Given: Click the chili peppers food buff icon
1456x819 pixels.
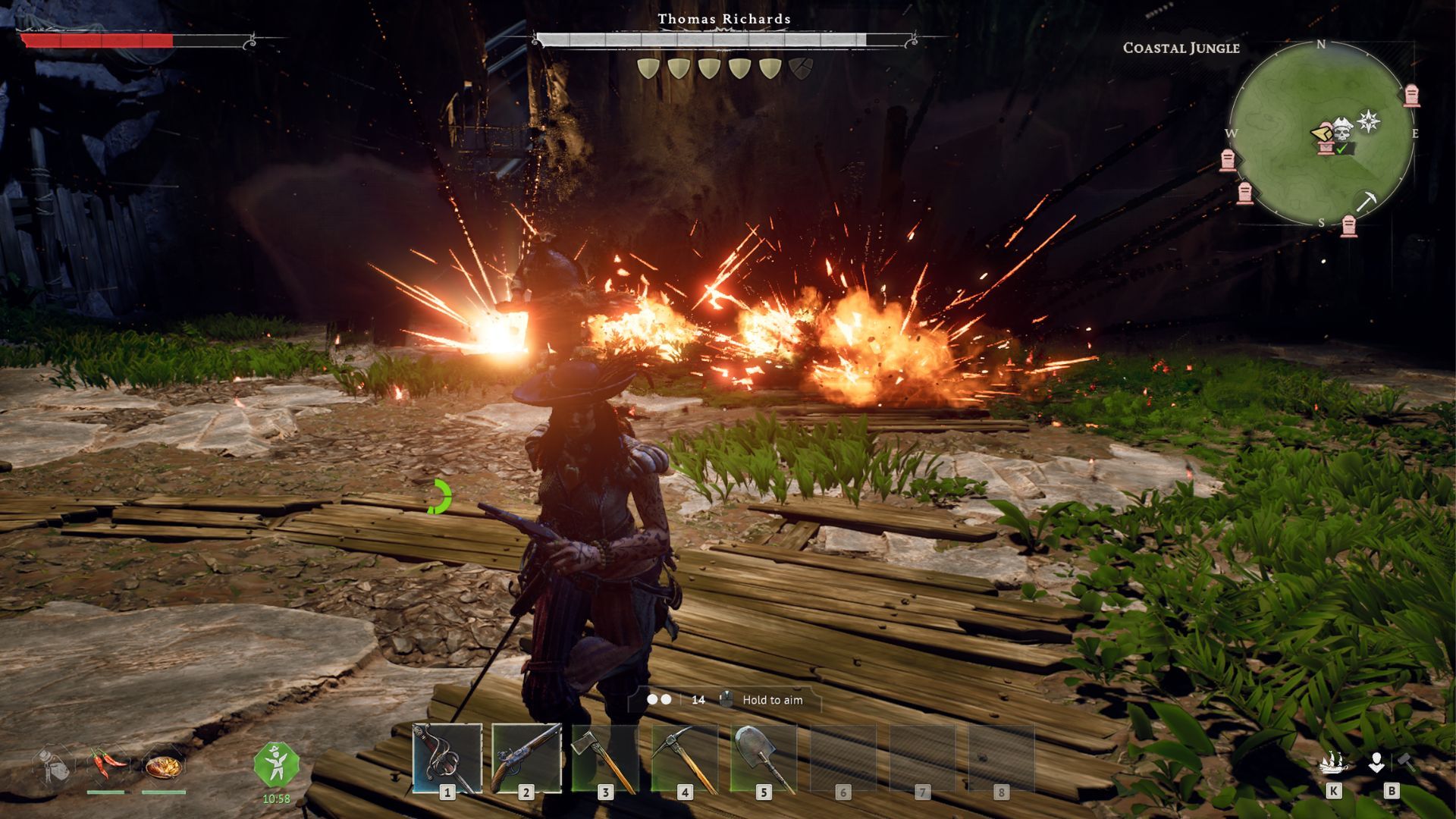Looking at the screenshot, I should click(106, 764).
